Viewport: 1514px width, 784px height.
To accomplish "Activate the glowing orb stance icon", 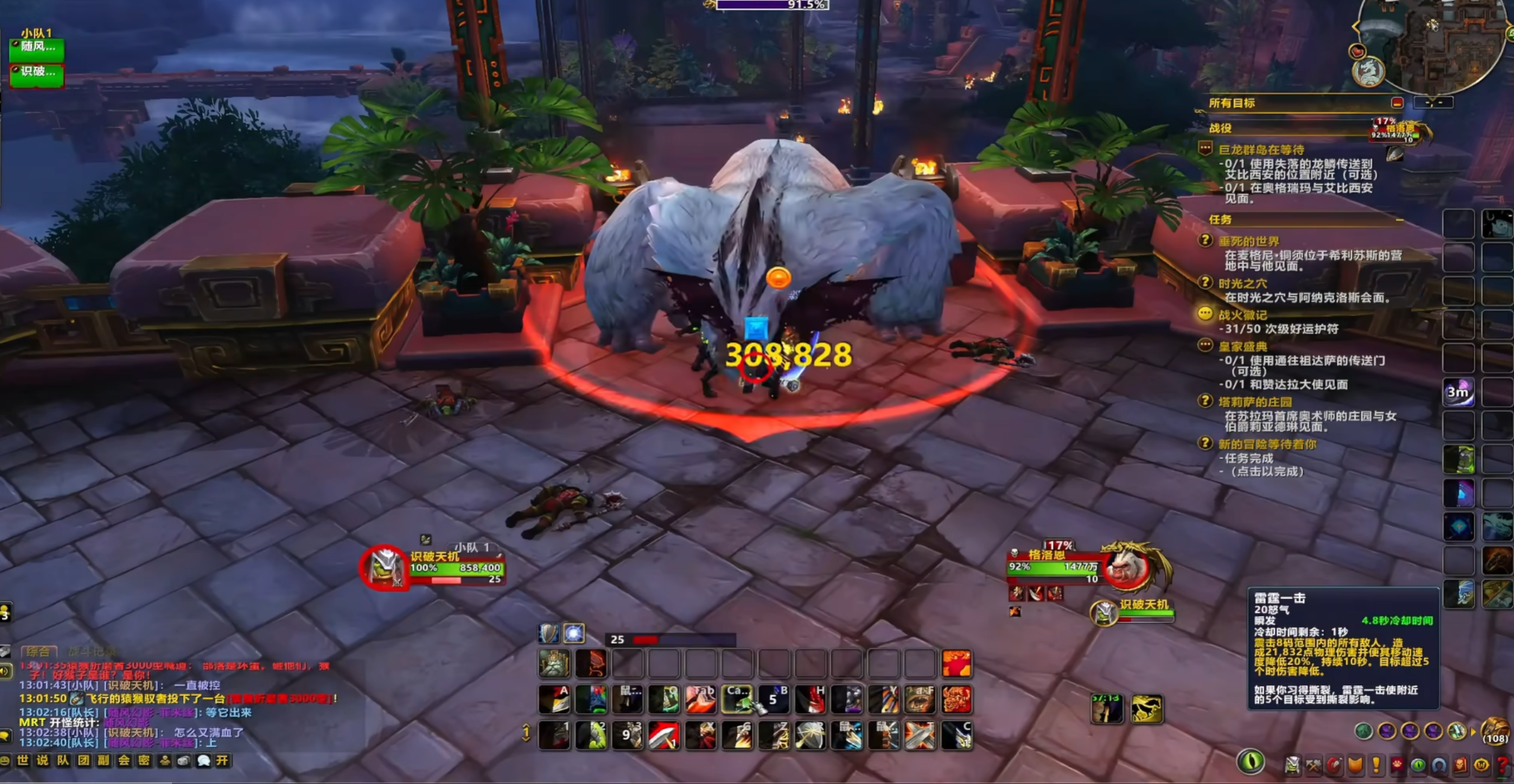I will (574, 633).
